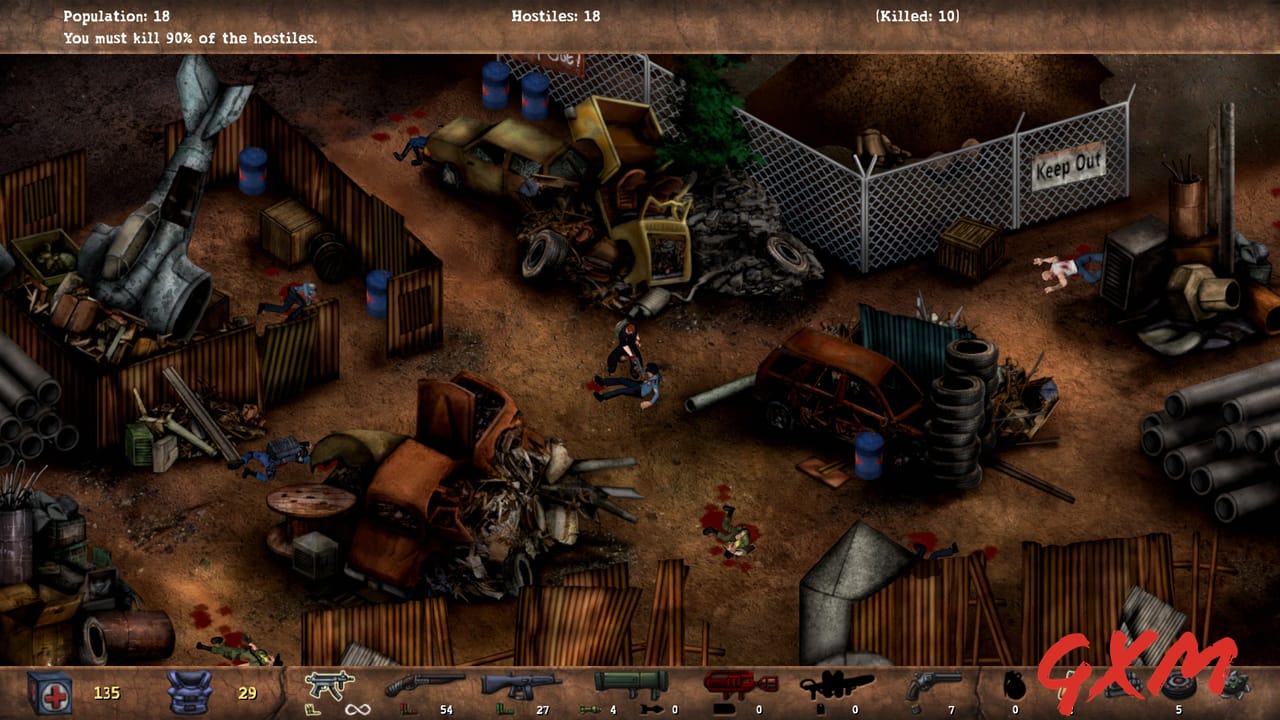Equip the blacked-out heat seeker weapon

835,686
